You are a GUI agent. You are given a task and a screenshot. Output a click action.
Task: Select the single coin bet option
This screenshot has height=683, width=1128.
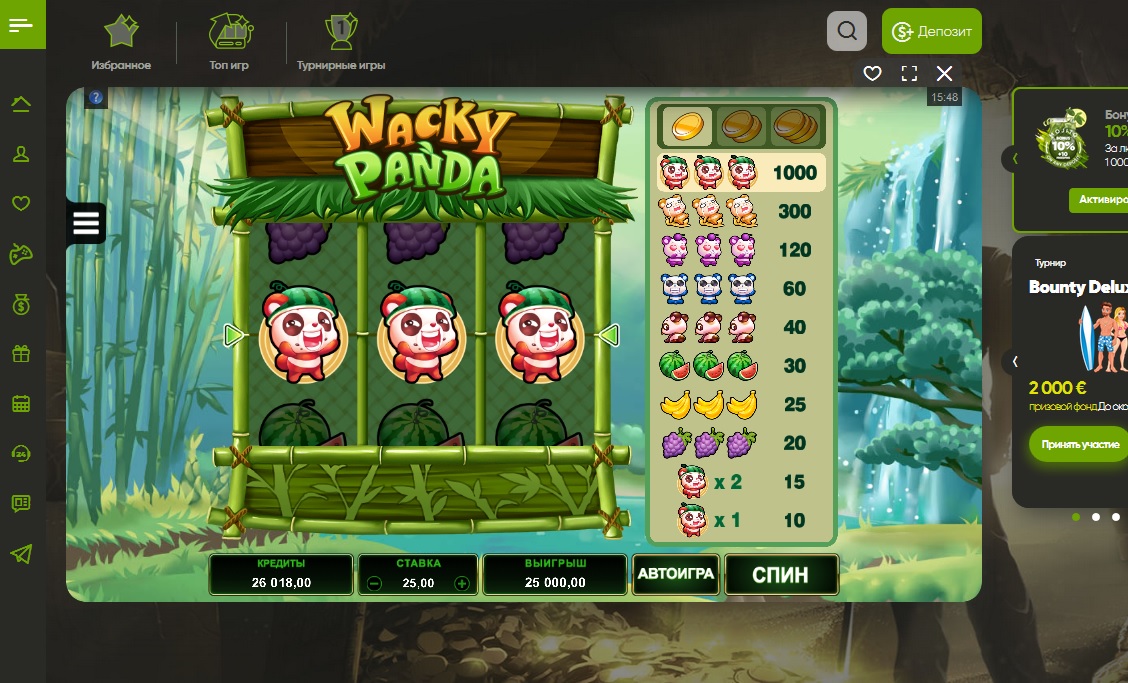pyautogui.click(x=687, y=126)
